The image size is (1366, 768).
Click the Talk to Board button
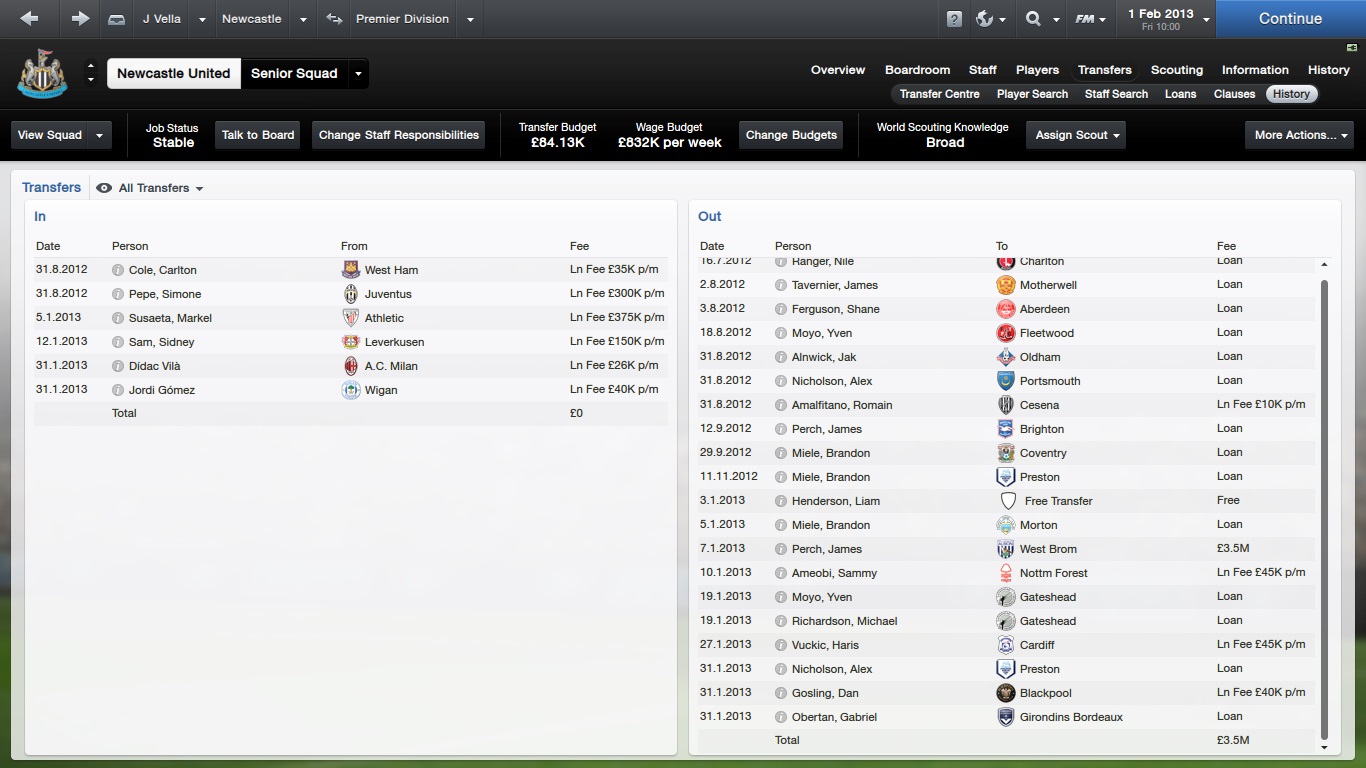click(258, 135)
